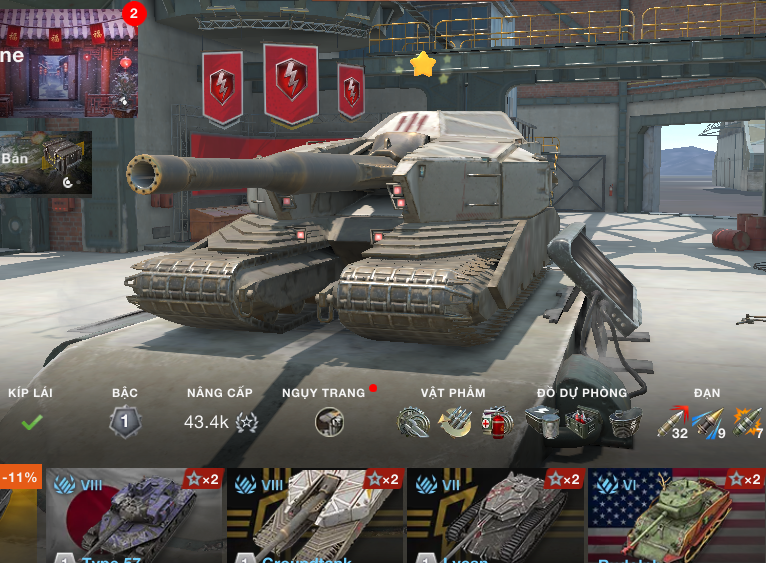Select the Type 57 tier VIII tank
The height and width of the screenshot is (563, 766).
134,516
